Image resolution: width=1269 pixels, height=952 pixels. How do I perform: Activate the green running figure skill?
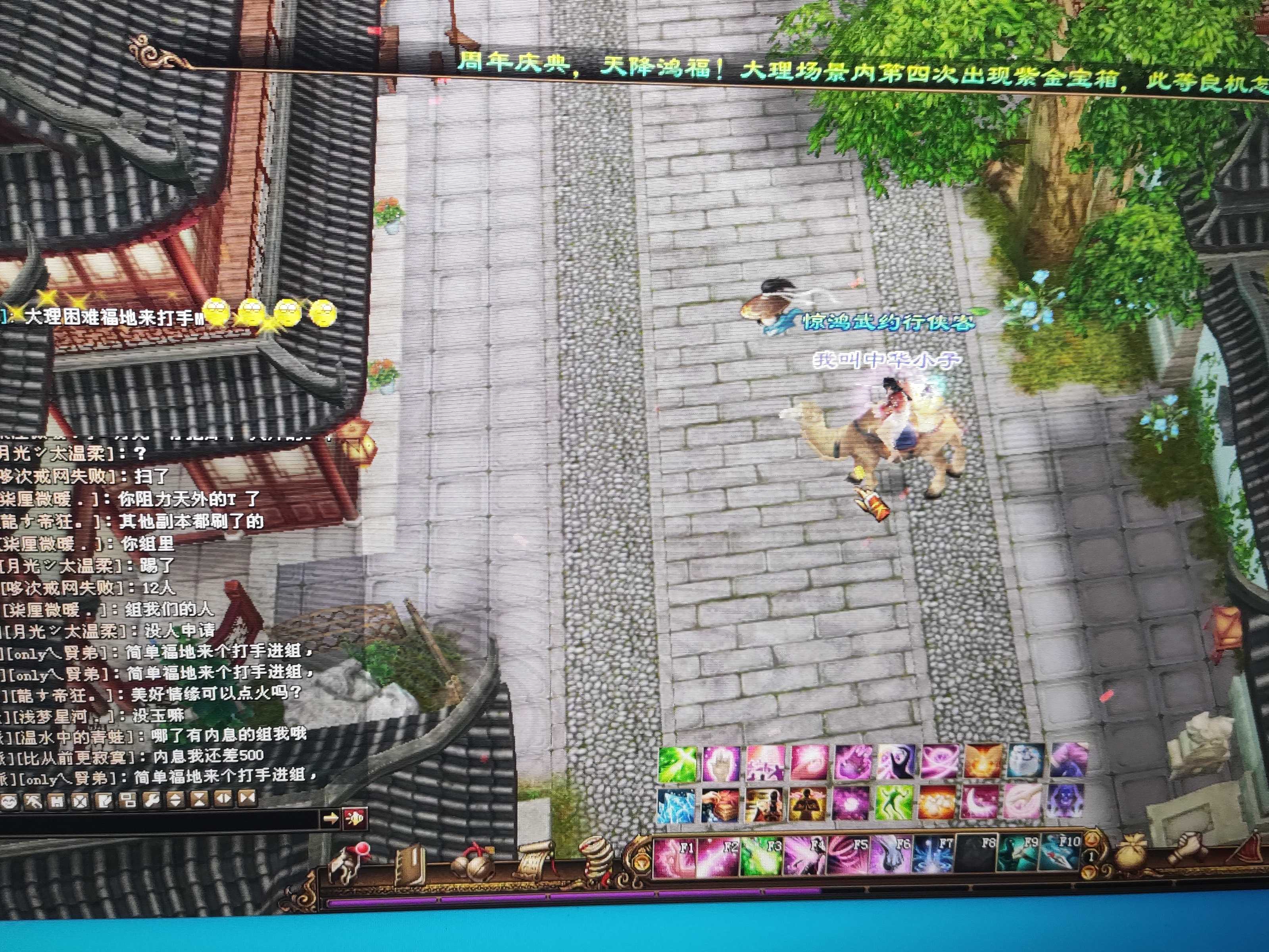click(894, 803)
